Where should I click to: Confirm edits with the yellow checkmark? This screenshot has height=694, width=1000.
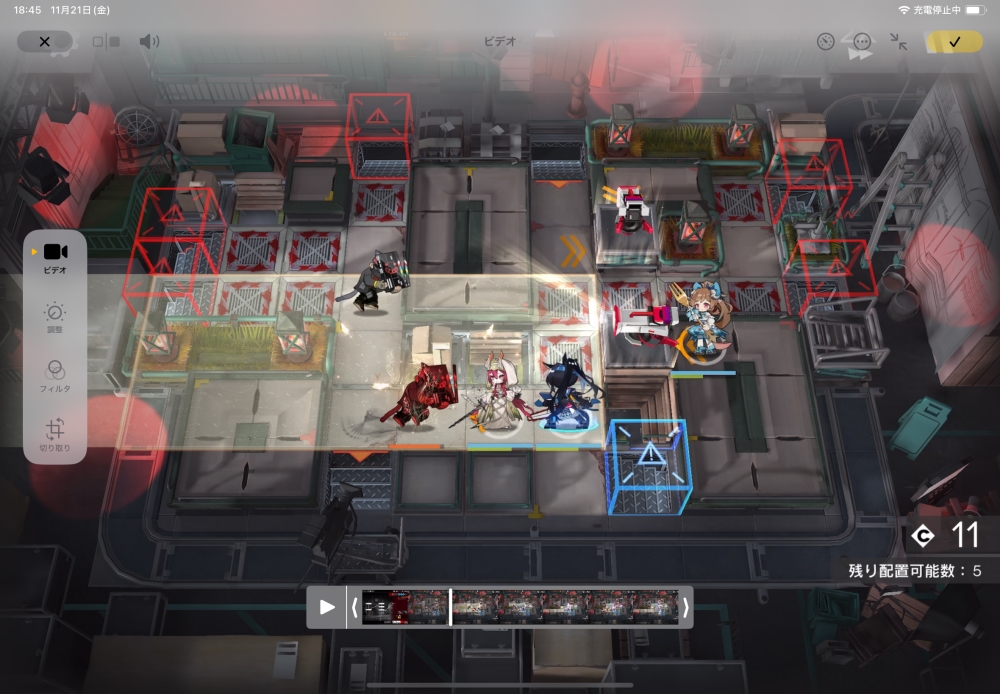point(953,42)
